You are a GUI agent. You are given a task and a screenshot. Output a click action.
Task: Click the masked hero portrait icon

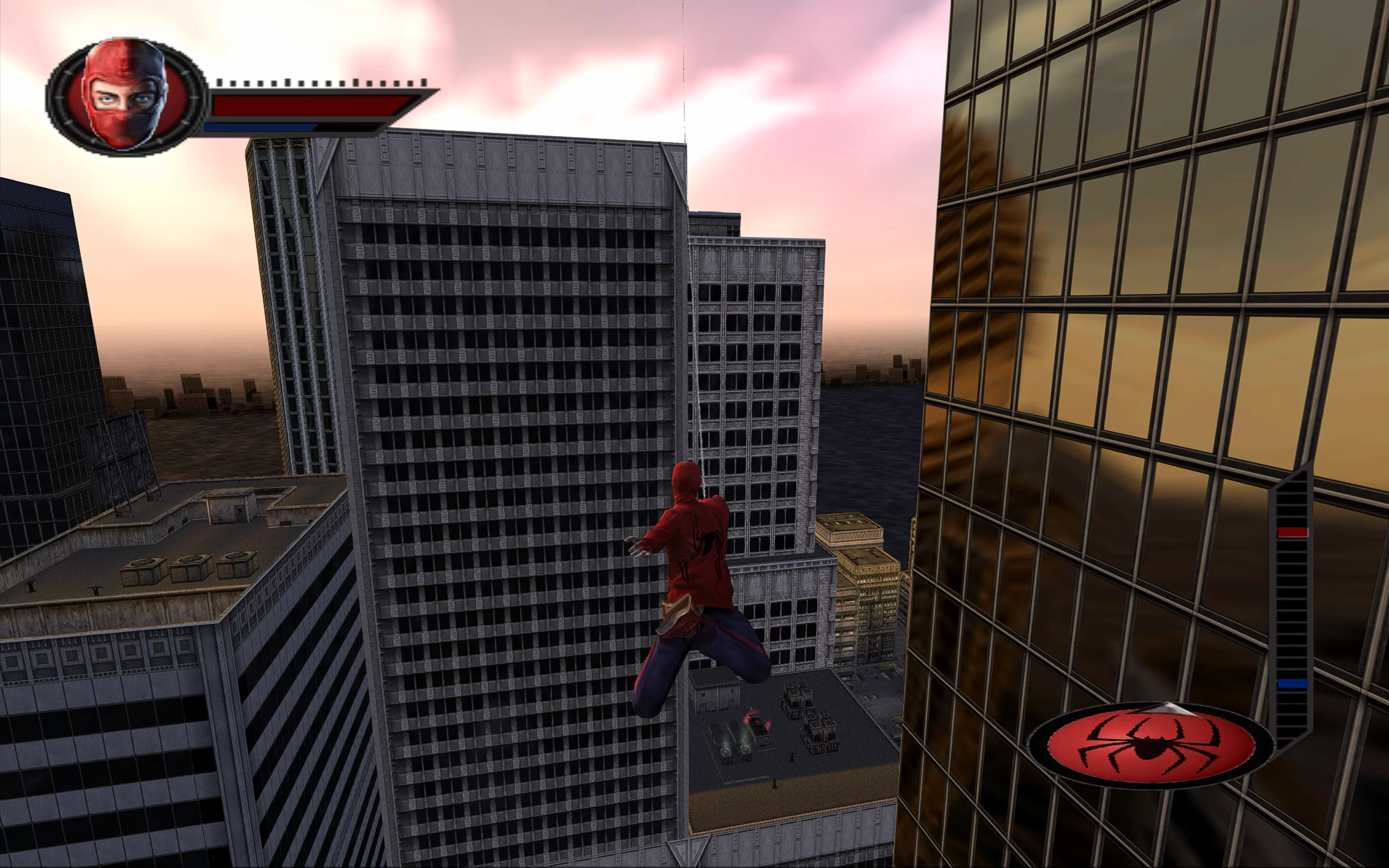point(126,95)
